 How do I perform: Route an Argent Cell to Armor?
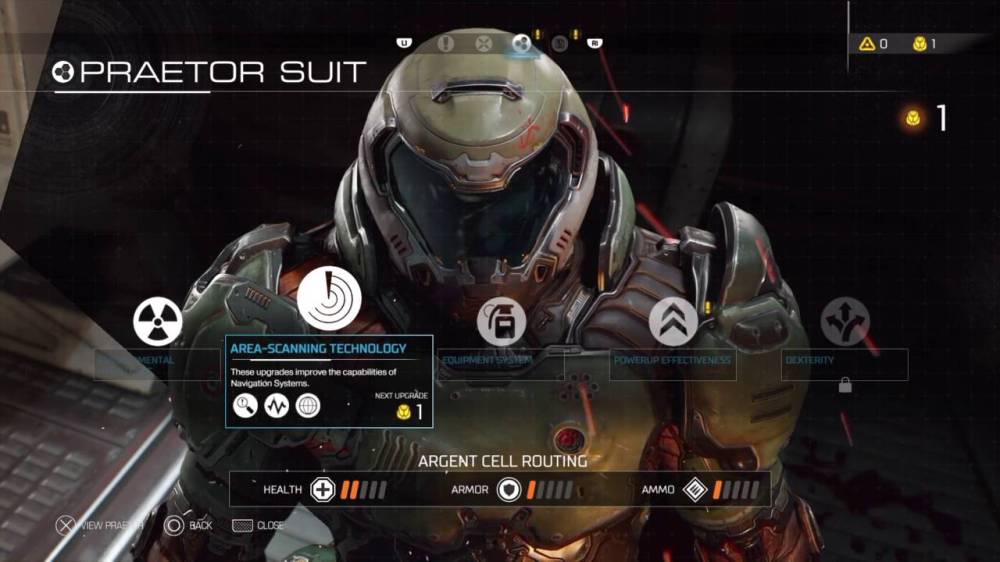[509, 490]
